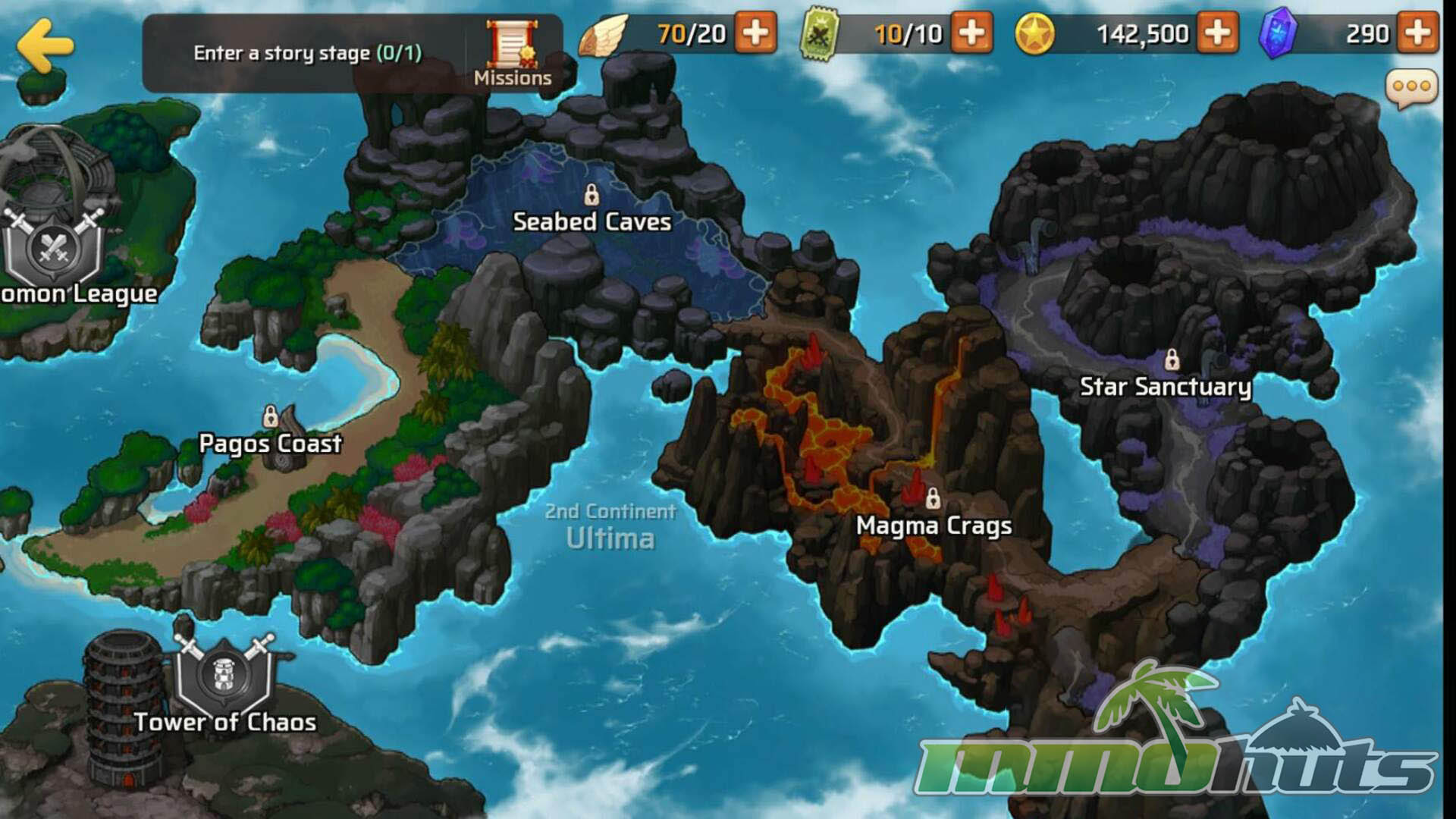This screenshot has width=1456, height=819.
Task: Choose the Magma Crags area
Action: point(934,524)
